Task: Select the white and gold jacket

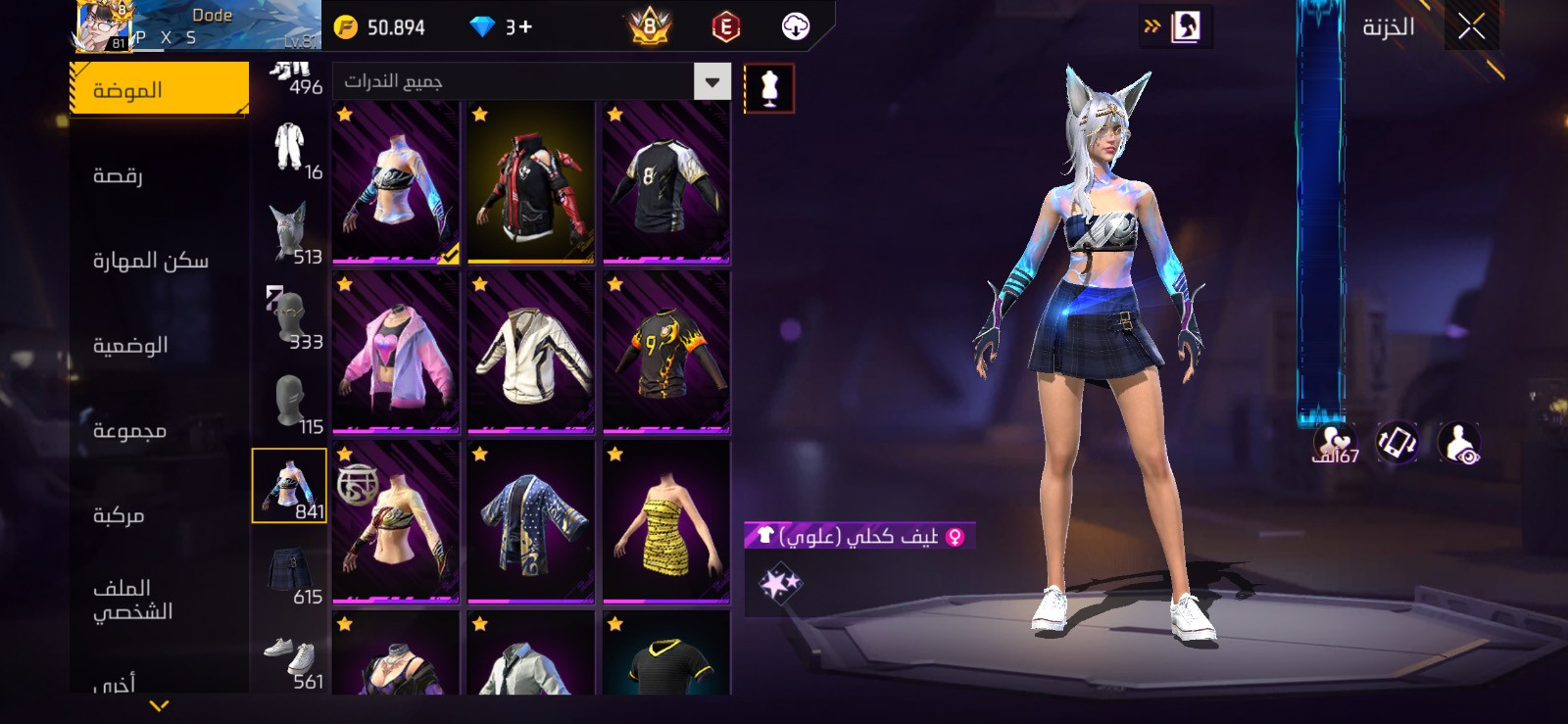Action: tap(531, 353)
